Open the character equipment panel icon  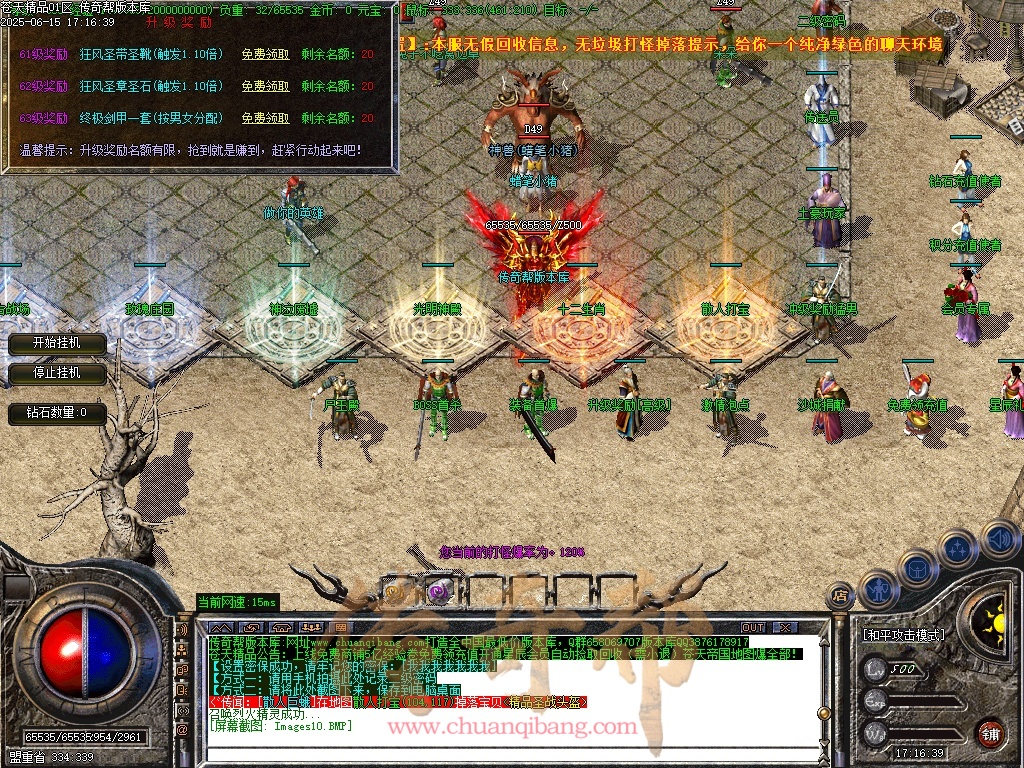pyautogui.click(x=877, y=589)
